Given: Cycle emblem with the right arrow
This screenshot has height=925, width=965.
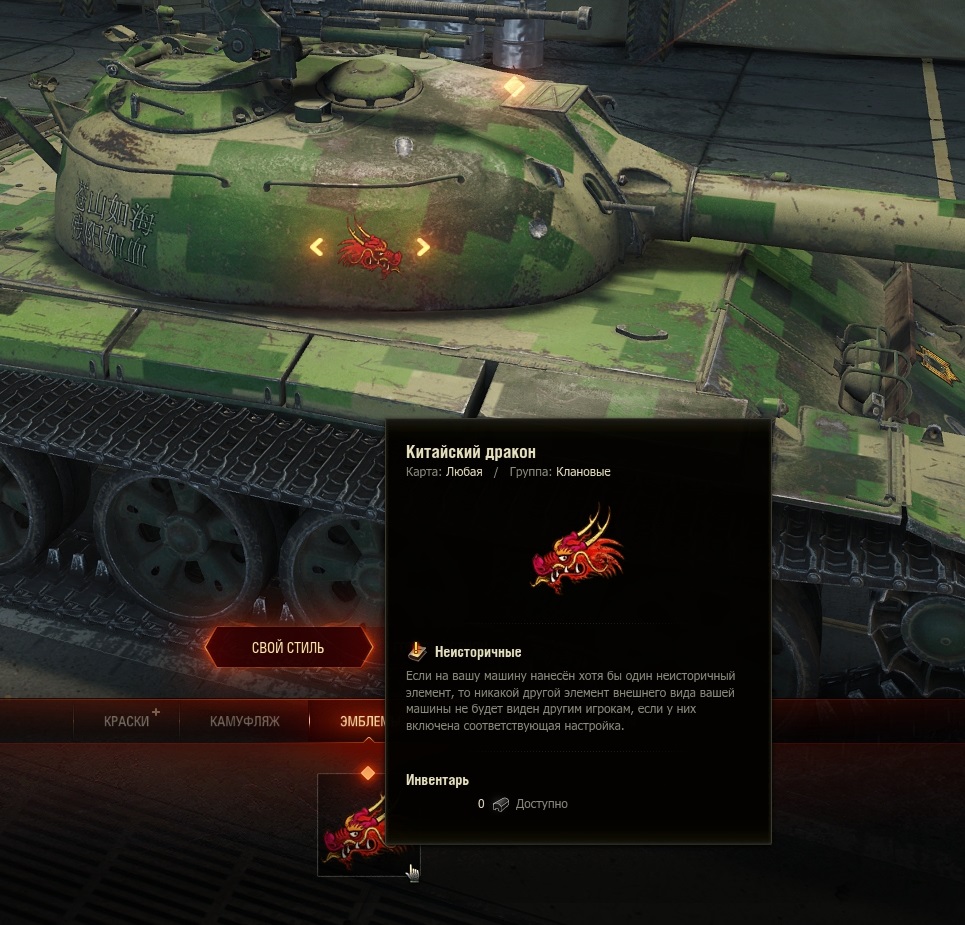Looking at the screenshot, I should point(423,246).
